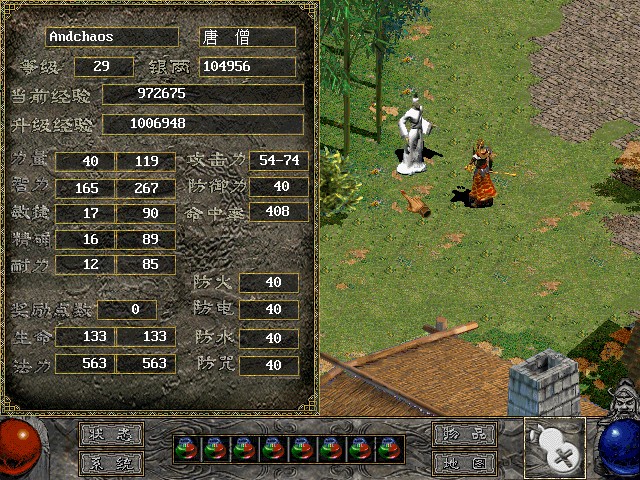Open the 物品 inventory button
640x480 pixels.
tap(464, 435)
